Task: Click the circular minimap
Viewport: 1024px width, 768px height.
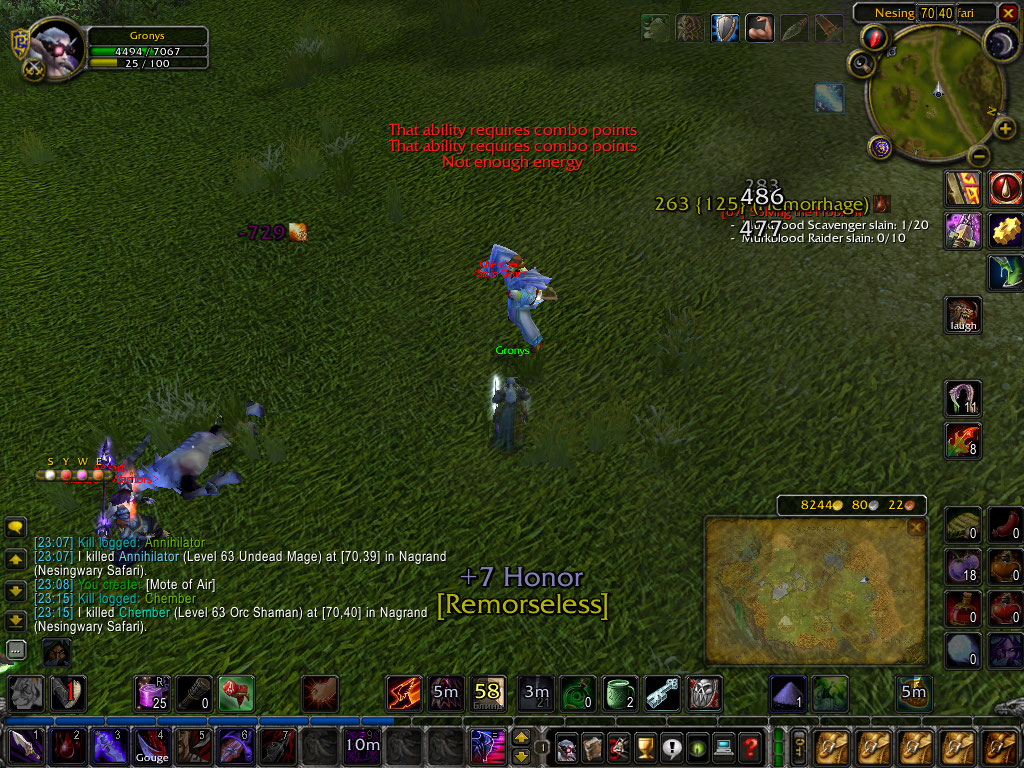Action: tap(935, 93)
